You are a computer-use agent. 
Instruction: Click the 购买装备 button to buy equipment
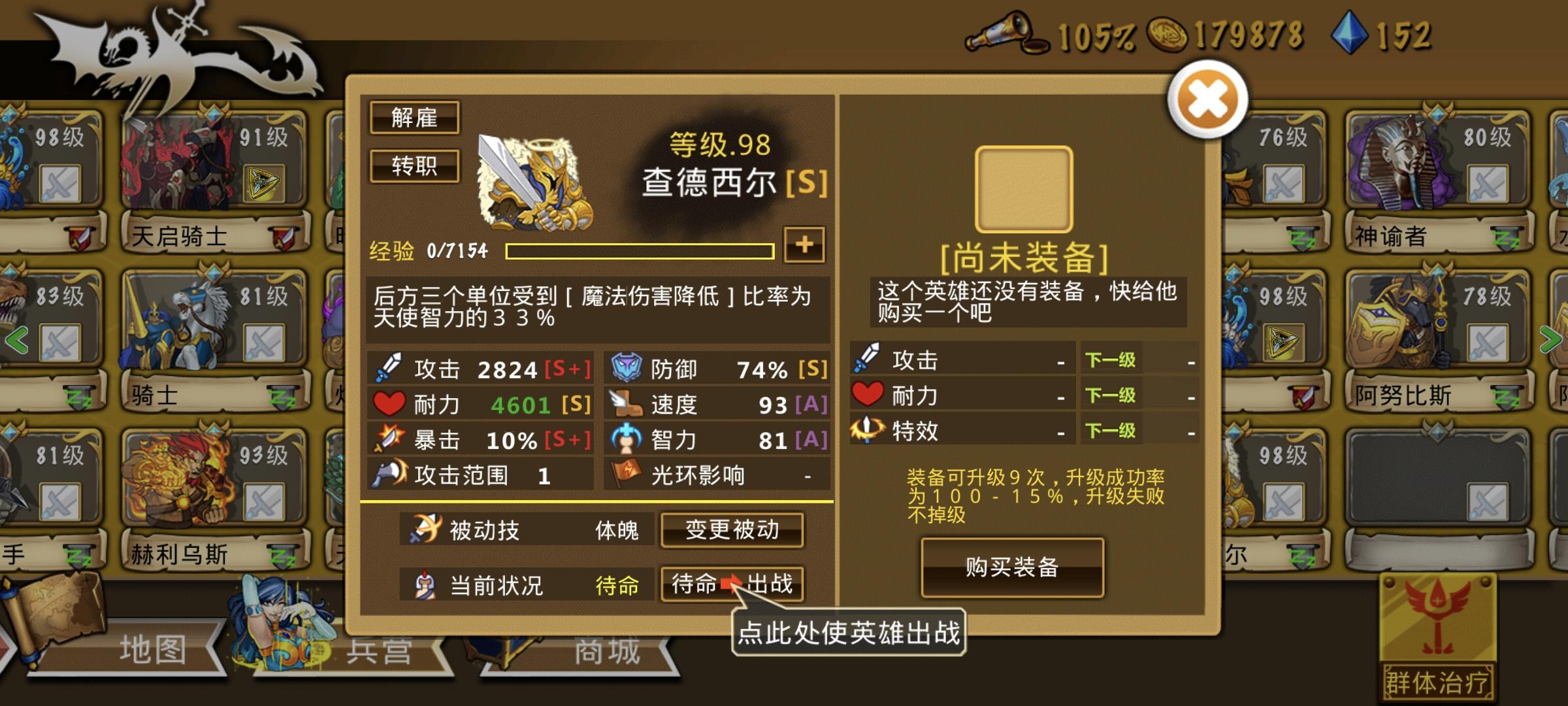coord(1012,567)
